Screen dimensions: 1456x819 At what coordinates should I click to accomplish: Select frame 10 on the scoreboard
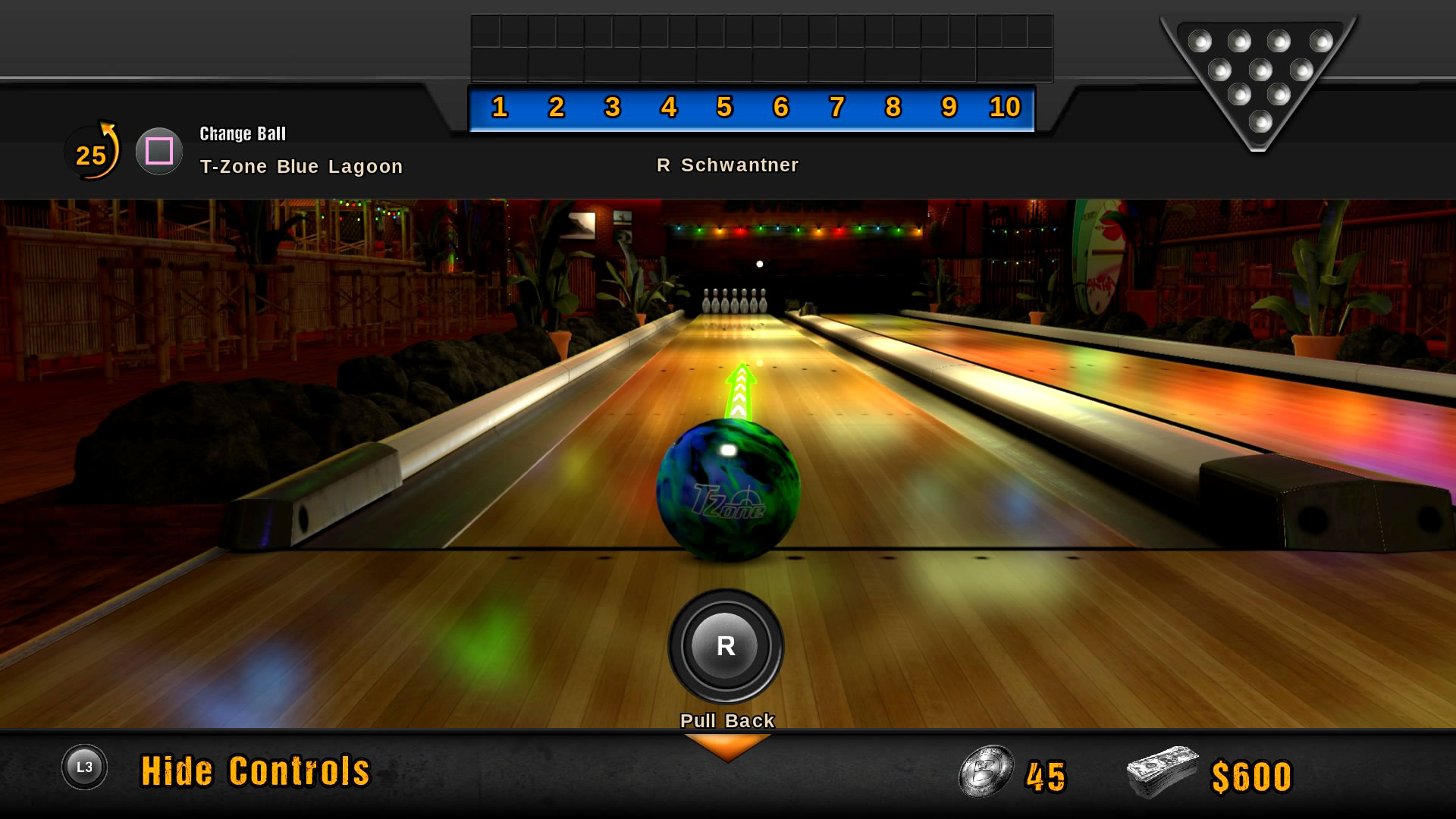tap(1006, 107)
